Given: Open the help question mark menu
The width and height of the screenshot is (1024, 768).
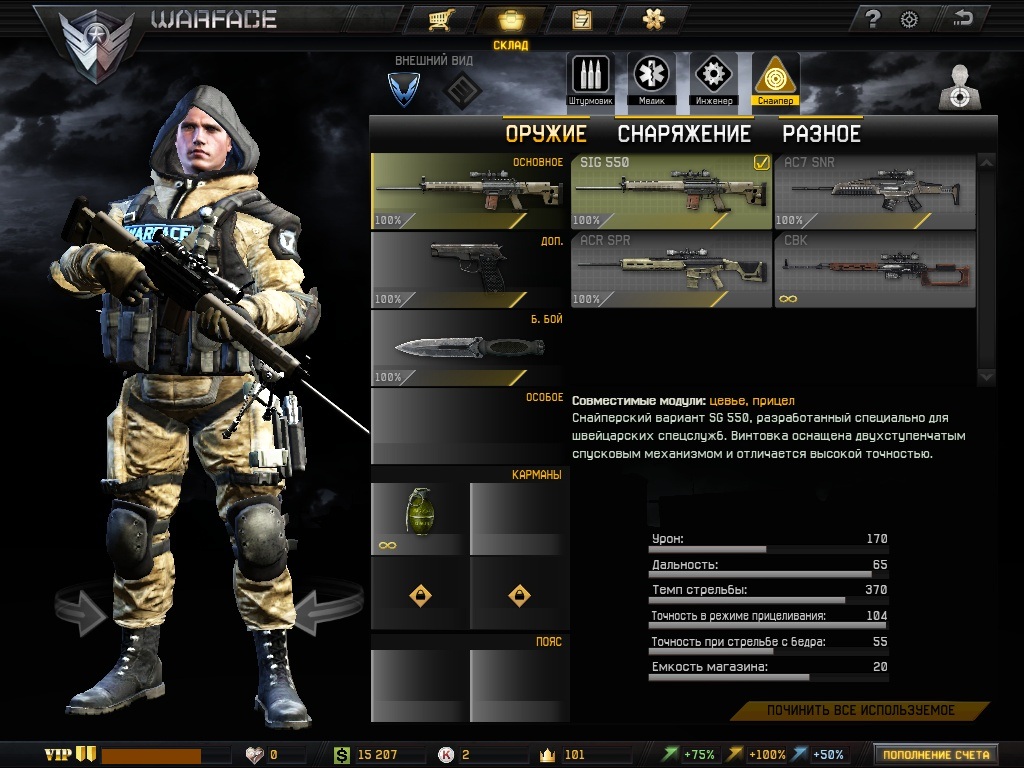Looking at the screenshot, I should (x=872, y=19).
